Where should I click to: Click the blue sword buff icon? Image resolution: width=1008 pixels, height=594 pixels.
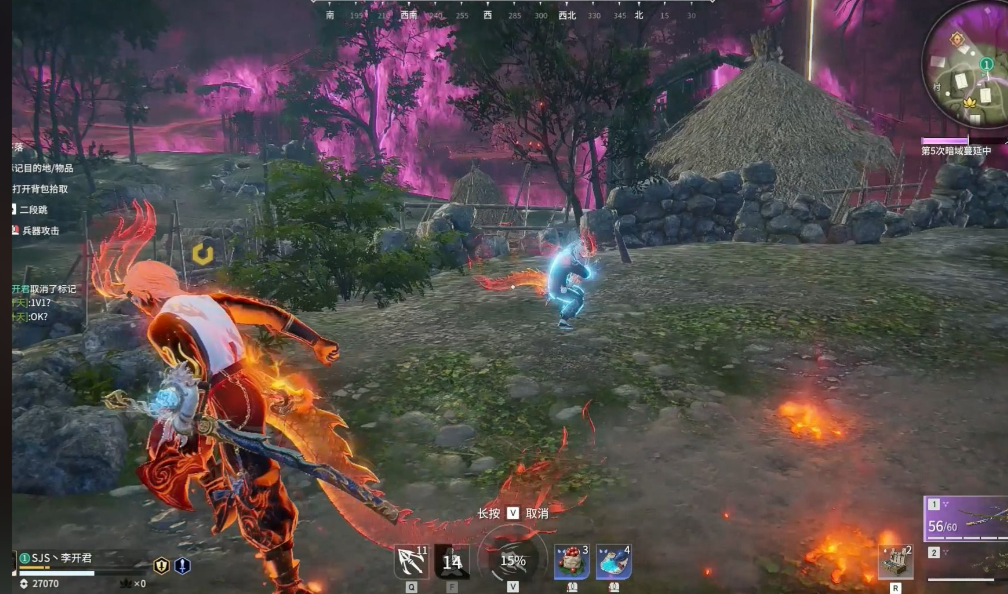coord(182,565)
